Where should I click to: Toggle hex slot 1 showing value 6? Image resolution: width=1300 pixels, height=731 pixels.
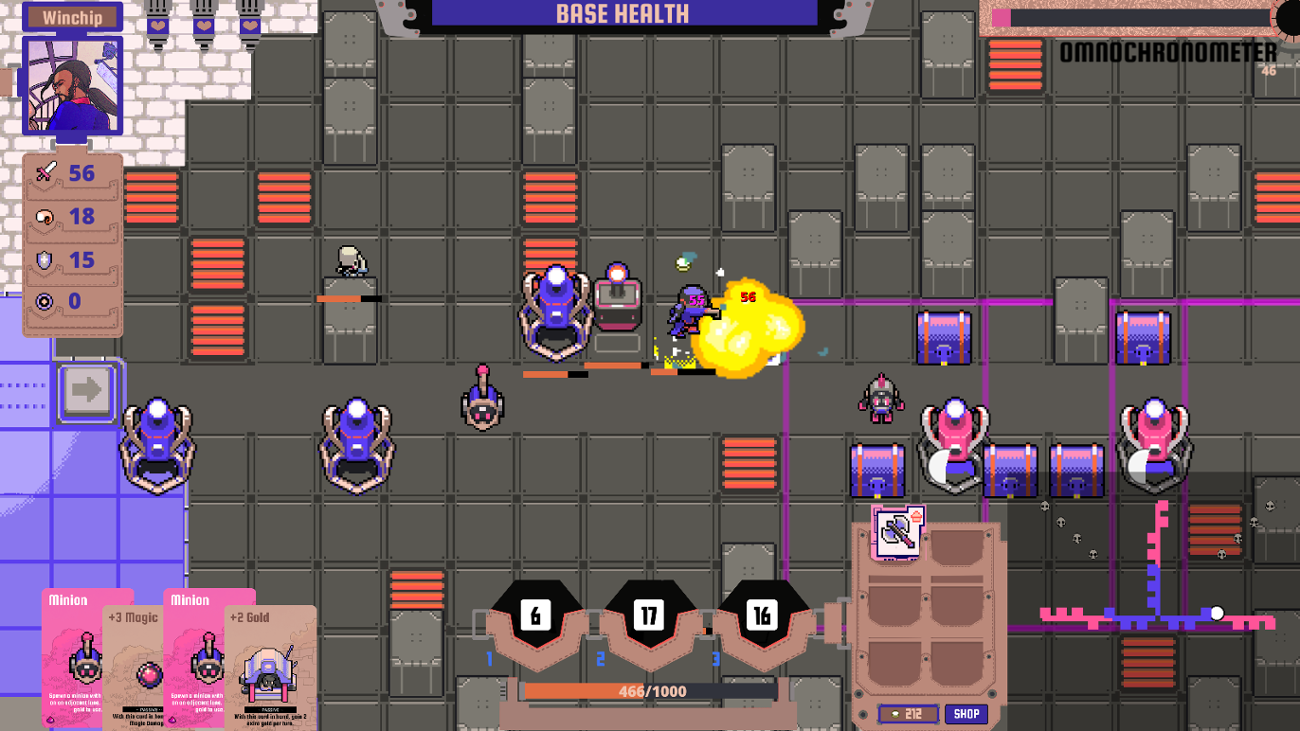click(x=538, y=615)
